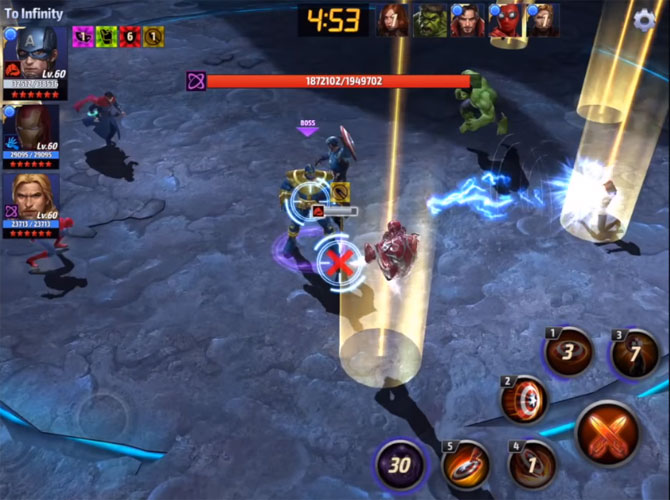Tap the purple skill with 30 cooldown
Screen dimensions: 670x500
401,464
